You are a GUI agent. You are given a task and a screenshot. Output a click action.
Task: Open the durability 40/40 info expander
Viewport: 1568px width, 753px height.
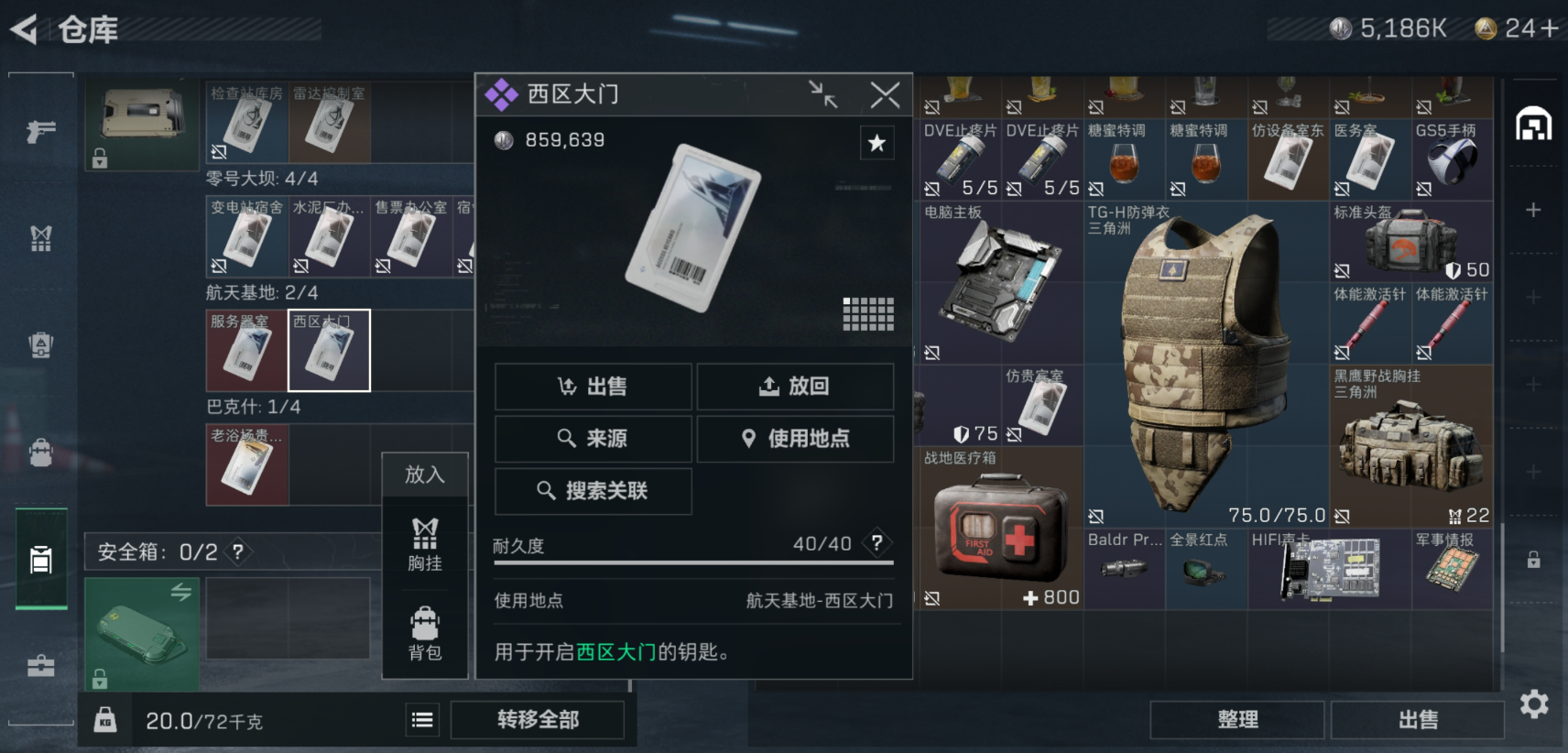pyautogui.click(x=877, y=543)
